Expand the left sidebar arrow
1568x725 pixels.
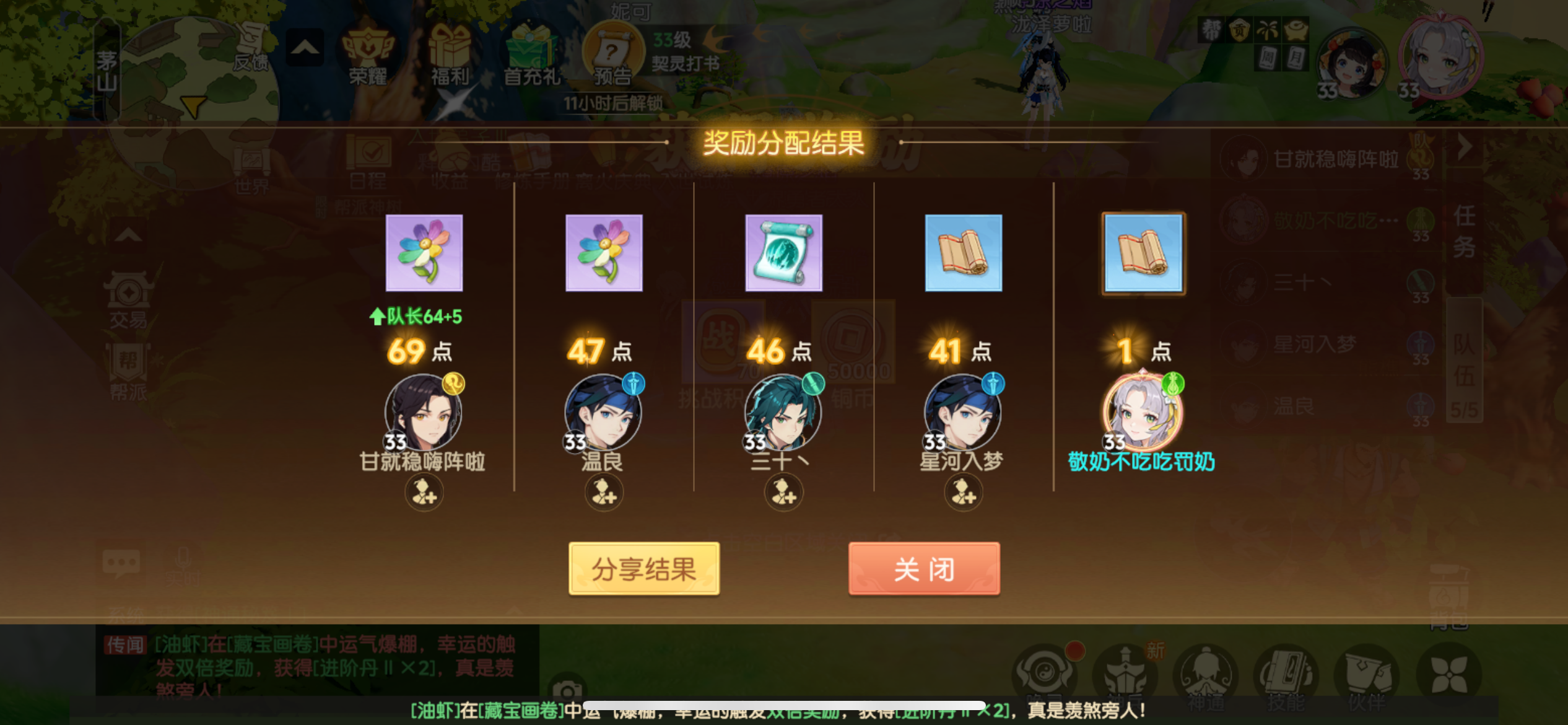tap(129, 235)
